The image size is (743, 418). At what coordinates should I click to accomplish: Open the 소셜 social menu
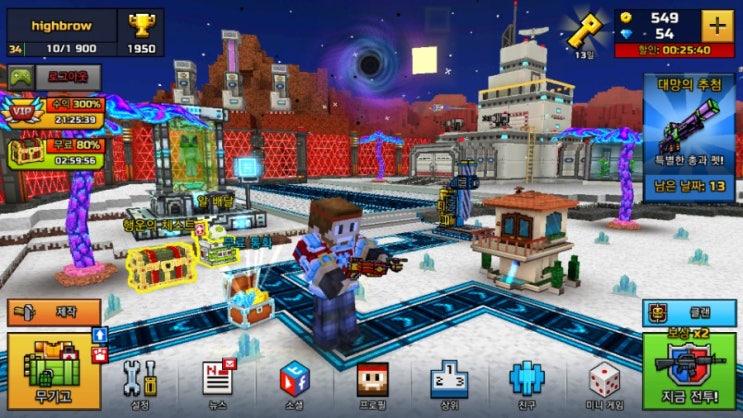pos(293,381)
